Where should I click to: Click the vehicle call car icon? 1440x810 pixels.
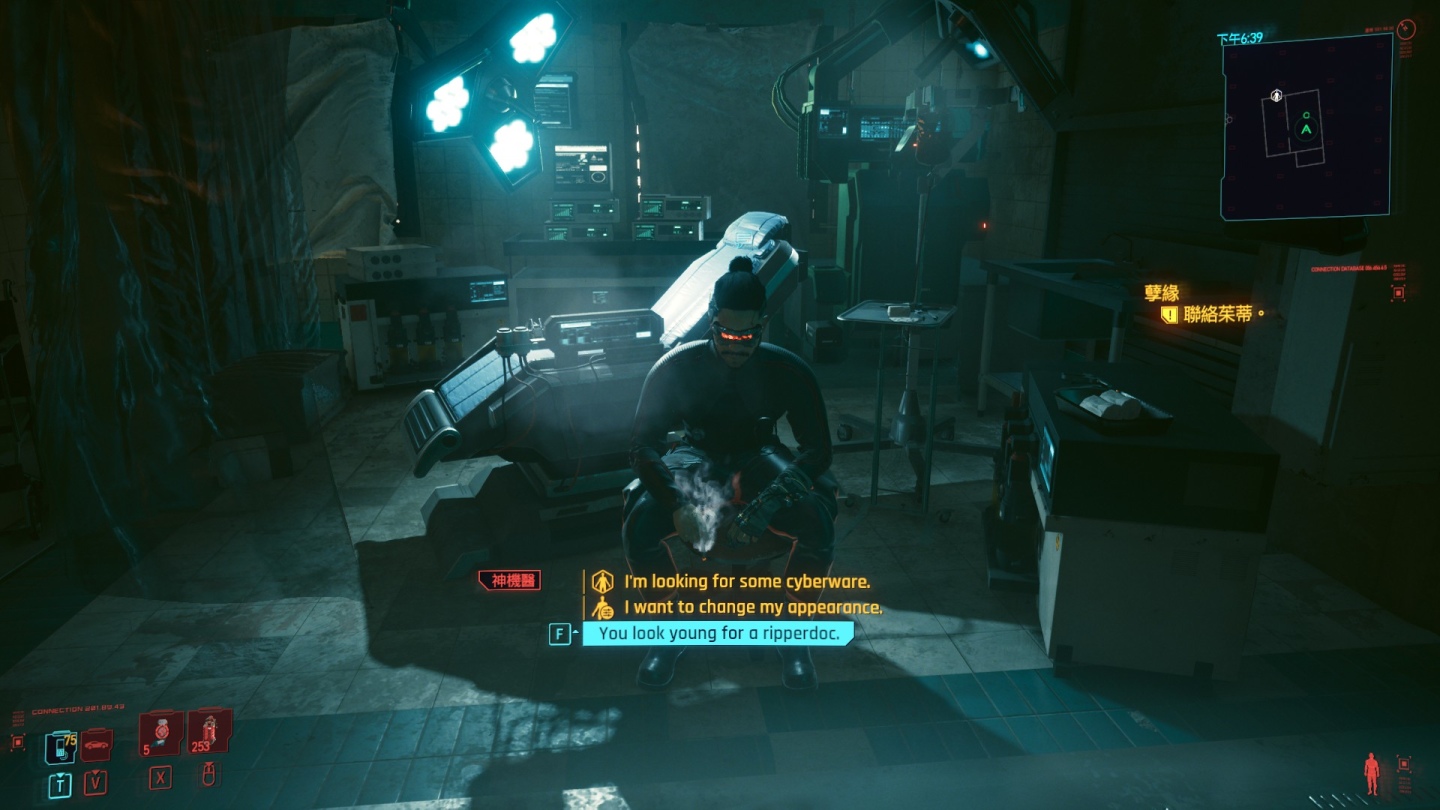96,744
